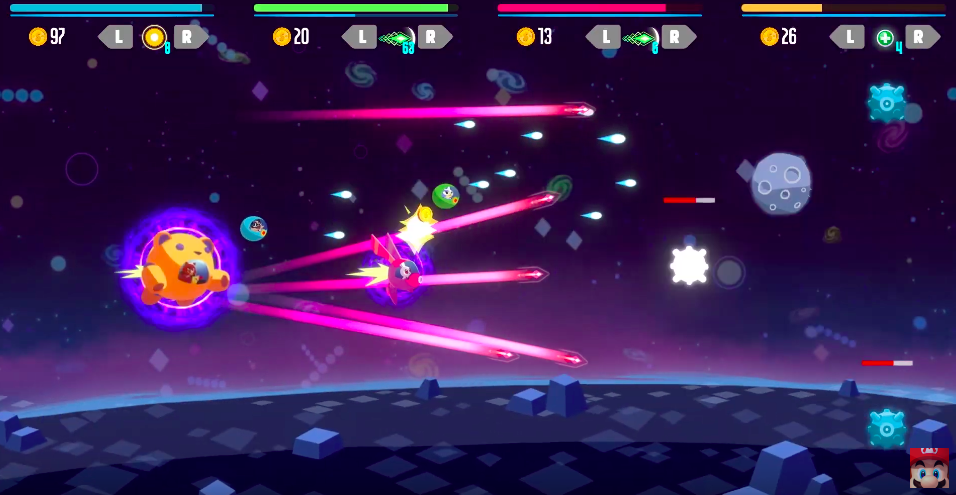Select the green wave shot with count 63
Image resolution: width=956 pixels, height=495 pixels.
point(397,38)
